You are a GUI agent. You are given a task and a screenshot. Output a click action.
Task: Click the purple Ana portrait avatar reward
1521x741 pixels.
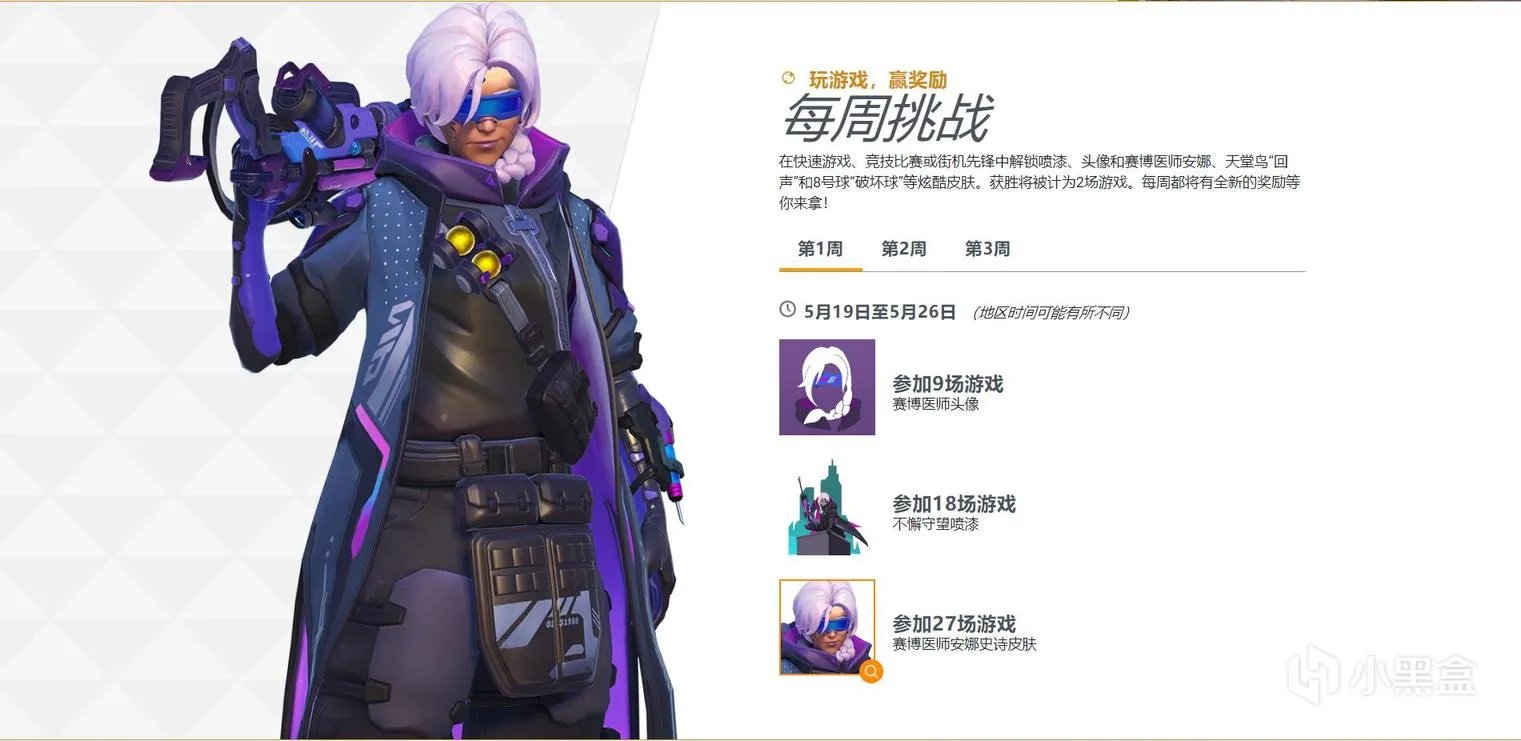826,387
